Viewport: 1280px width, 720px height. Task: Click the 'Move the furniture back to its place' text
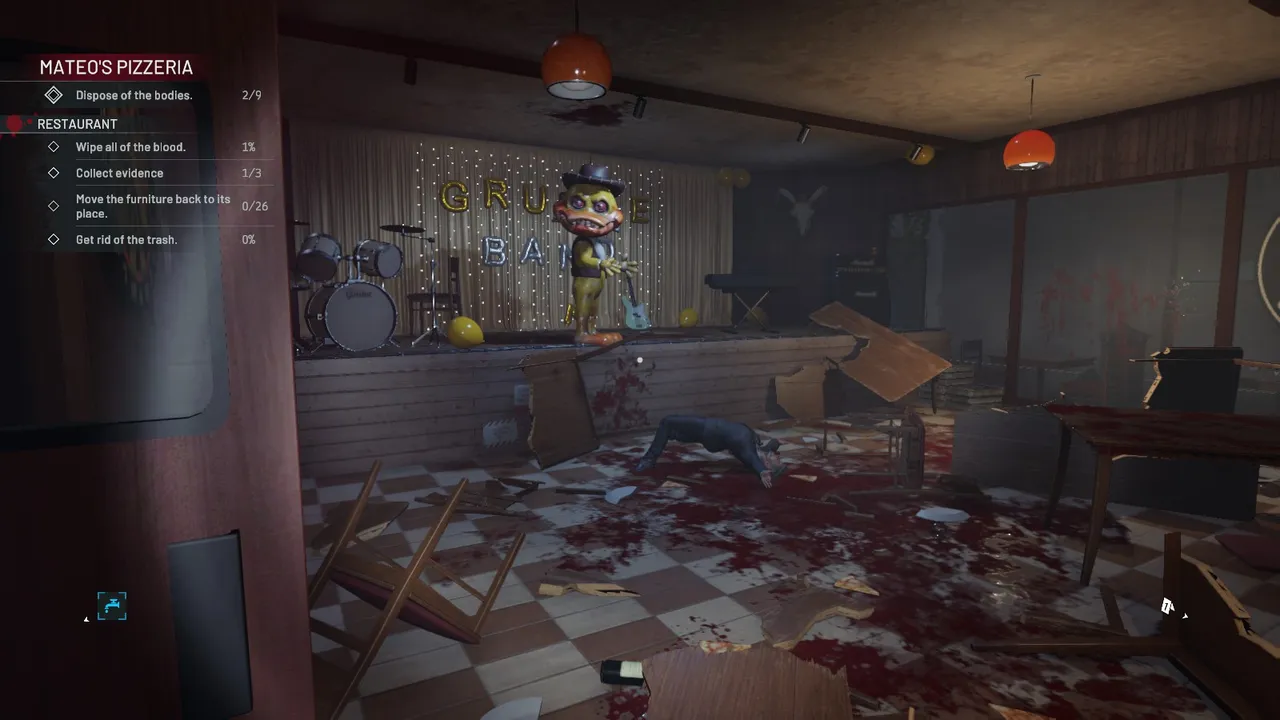coord(152,206)
